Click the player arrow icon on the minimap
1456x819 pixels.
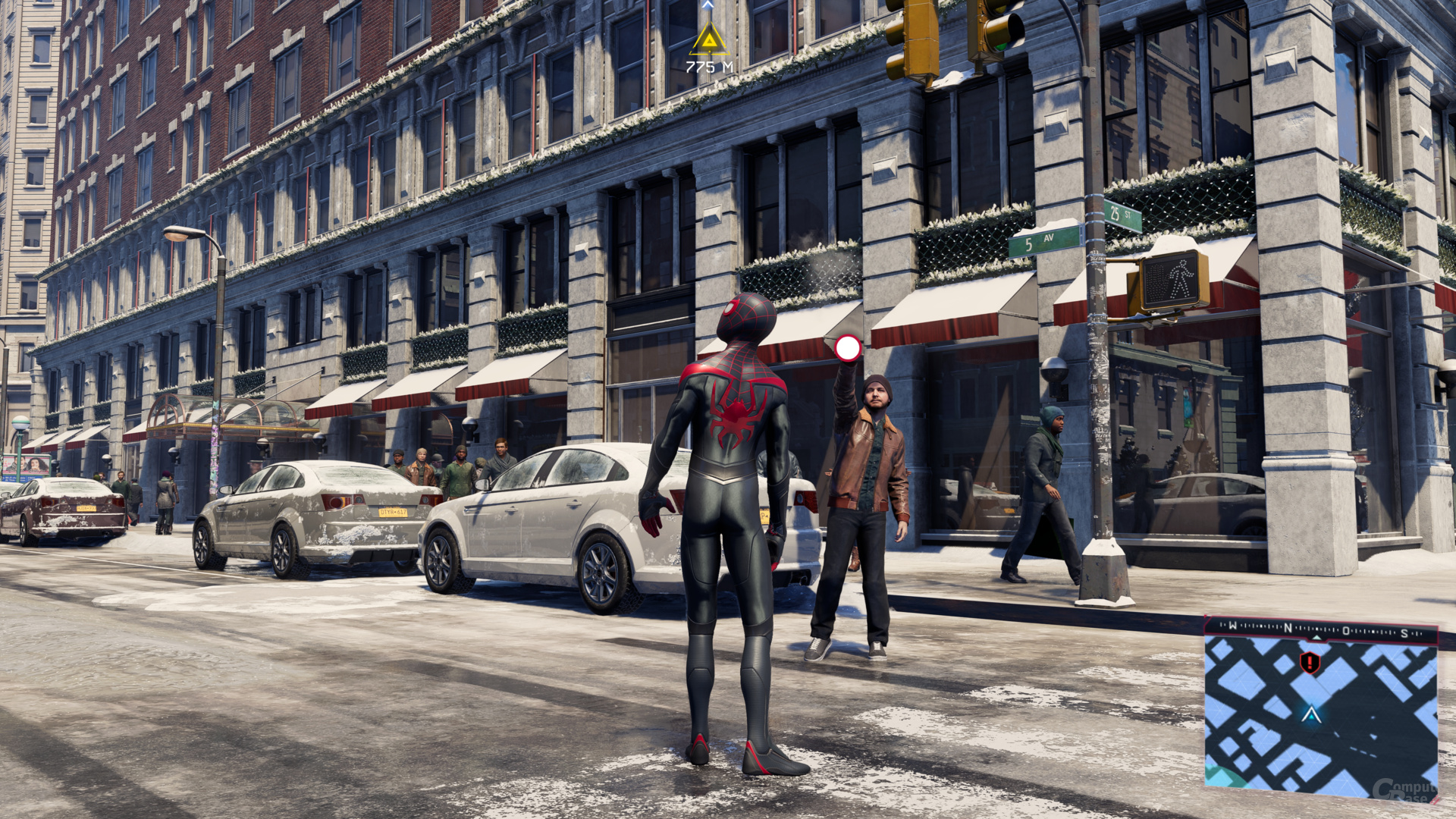(x=1311, y=716)
